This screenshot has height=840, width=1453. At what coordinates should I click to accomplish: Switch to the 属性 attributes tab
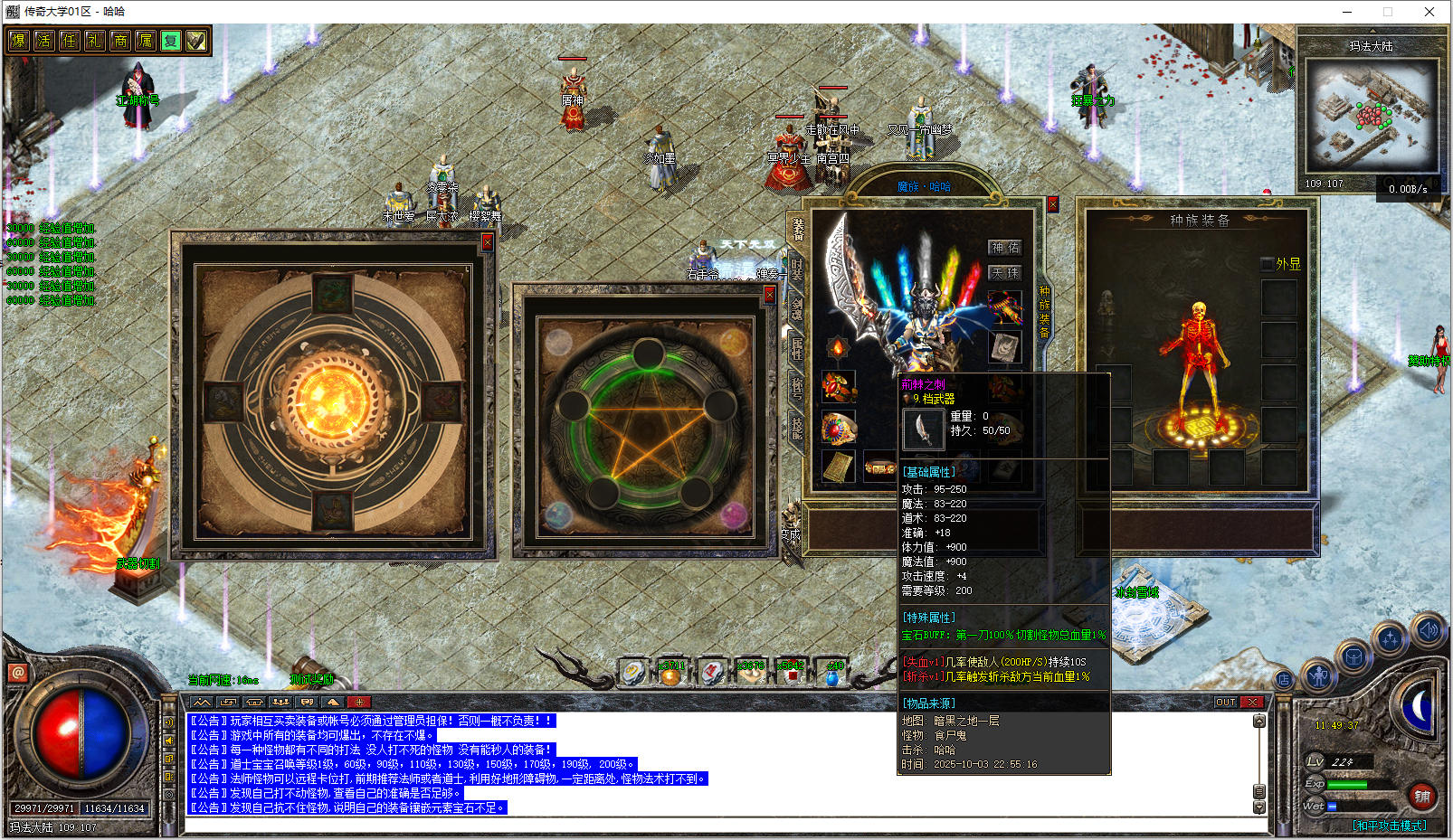coord(797,347)
